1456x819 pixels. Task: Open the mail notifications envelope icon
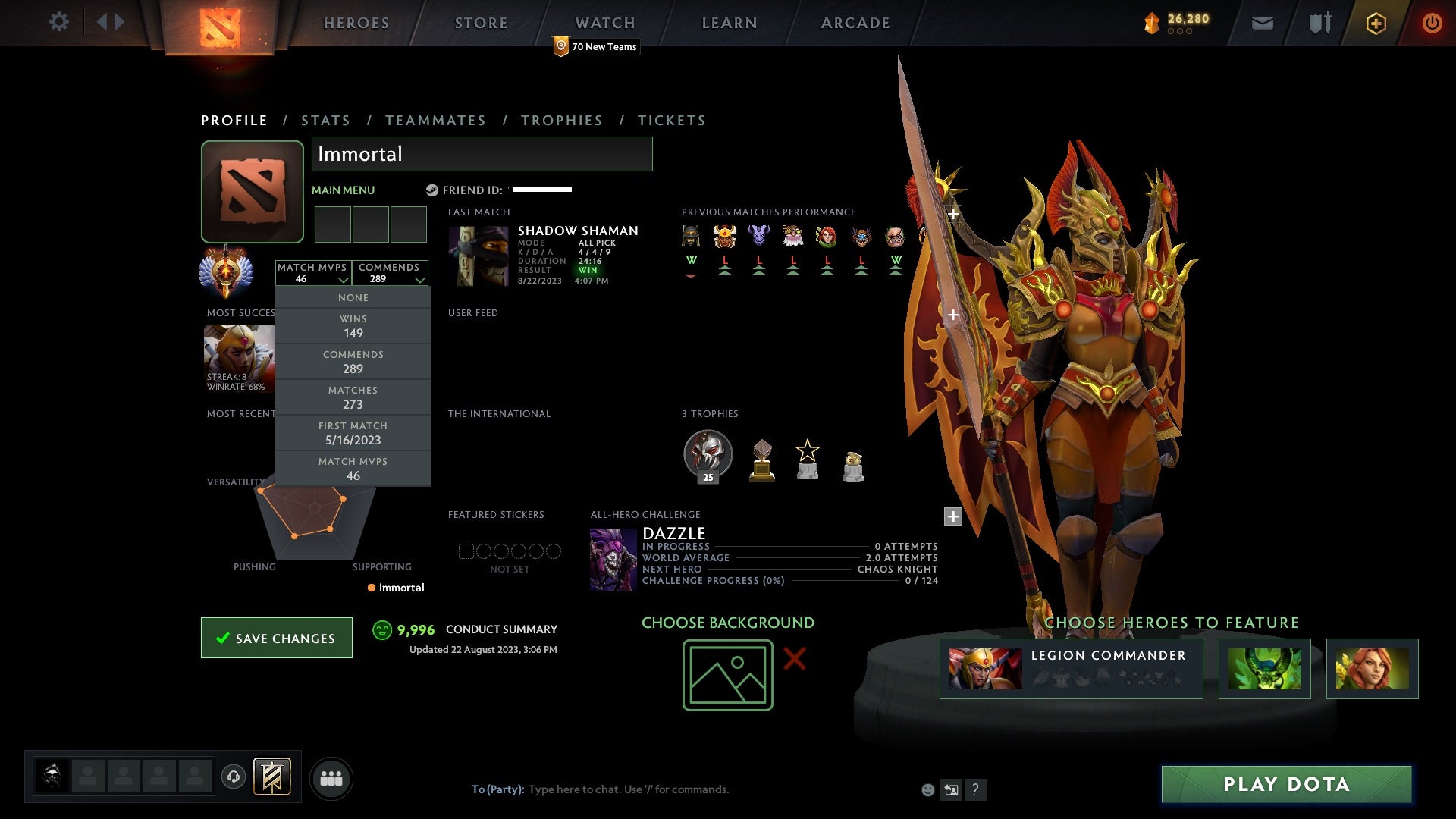point(1263,23)
